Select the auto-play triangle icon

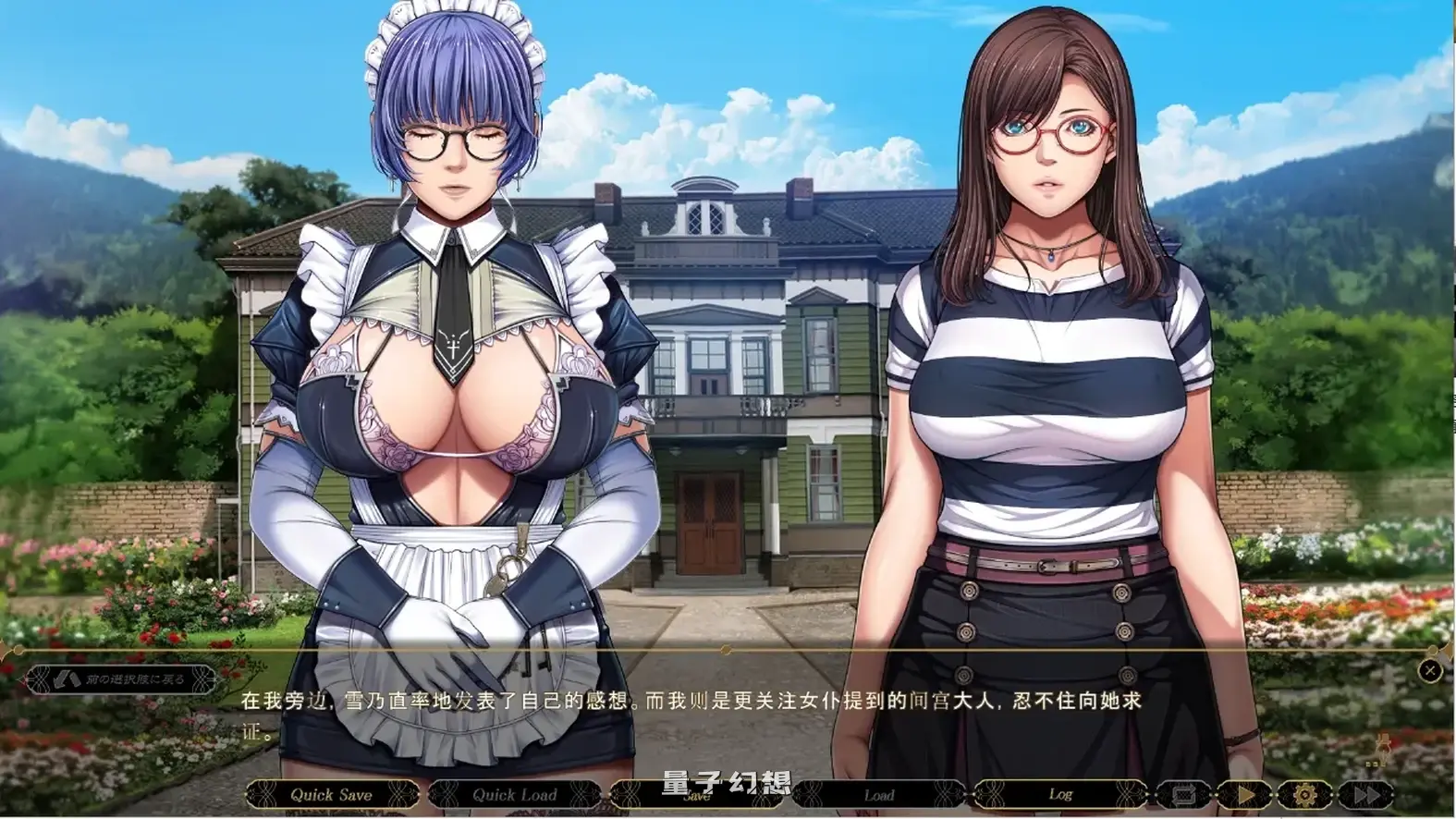click(1246, 793)
